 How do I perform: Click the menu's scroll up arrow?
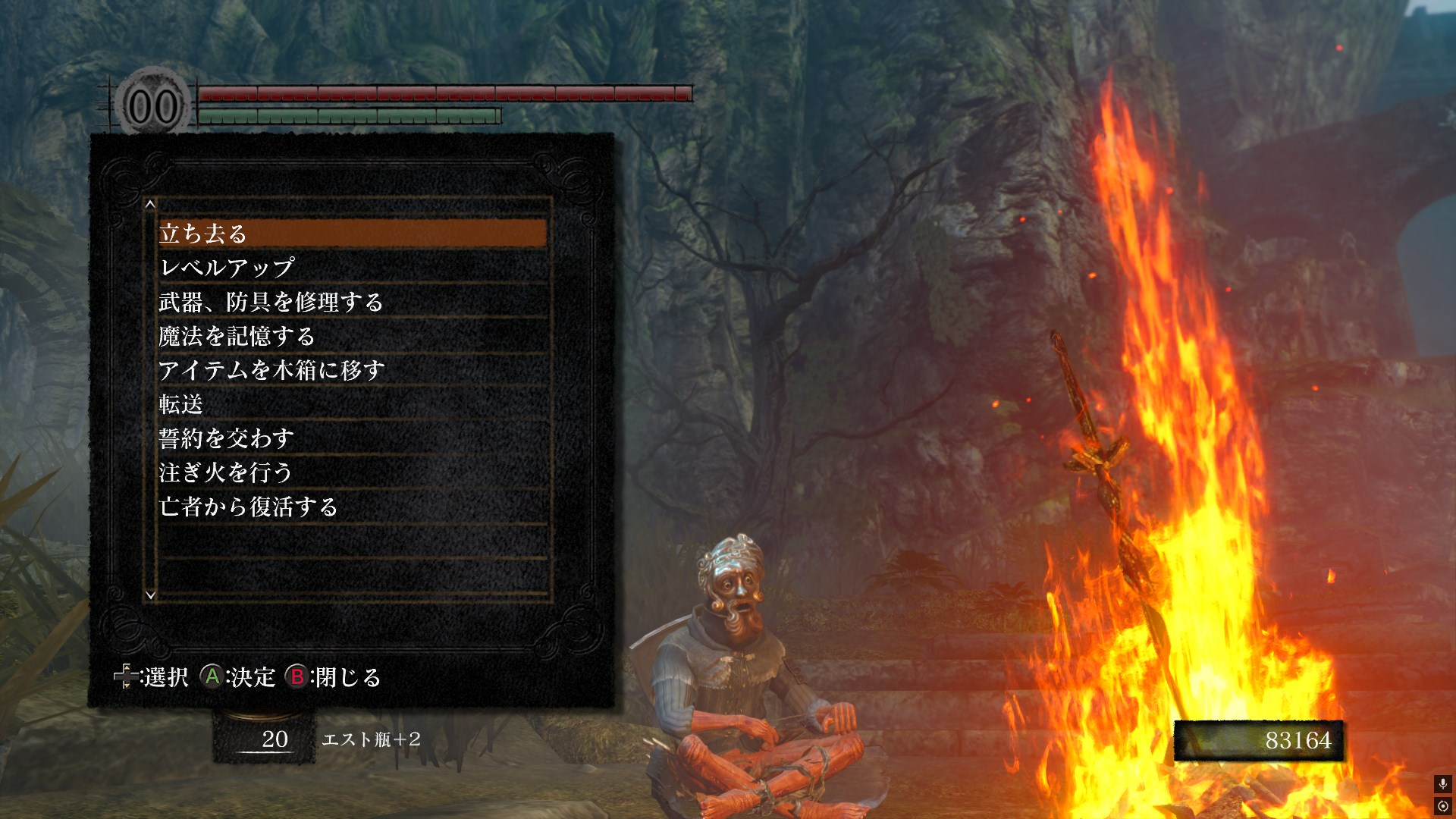[x=150, y=204]
